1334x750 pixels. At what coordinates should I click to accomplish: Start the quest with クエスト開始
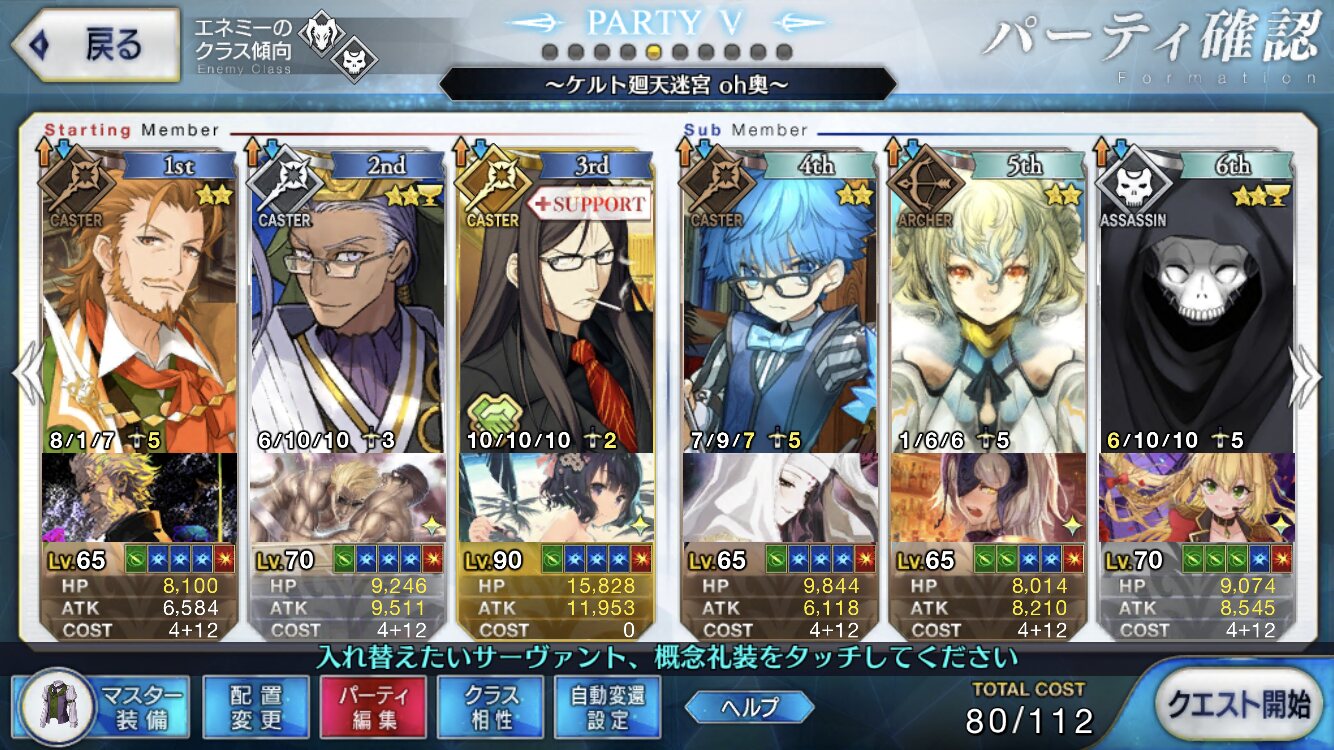point(1241,705)
